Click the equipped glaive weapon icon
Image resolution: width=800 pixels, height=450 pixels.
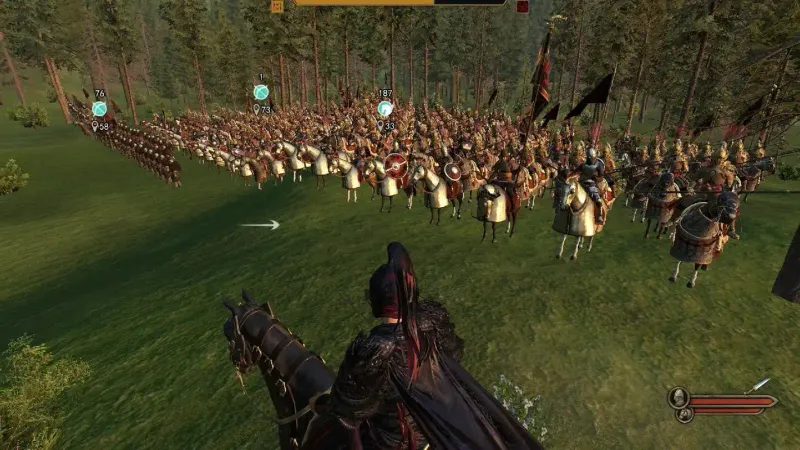(x=757, y=385)
